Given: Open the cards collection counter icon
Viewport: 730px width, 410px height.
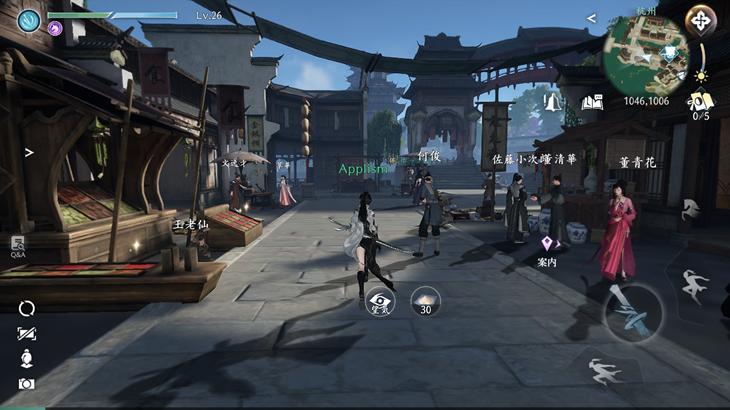Looking at the screenshot, I should point(699,102).
